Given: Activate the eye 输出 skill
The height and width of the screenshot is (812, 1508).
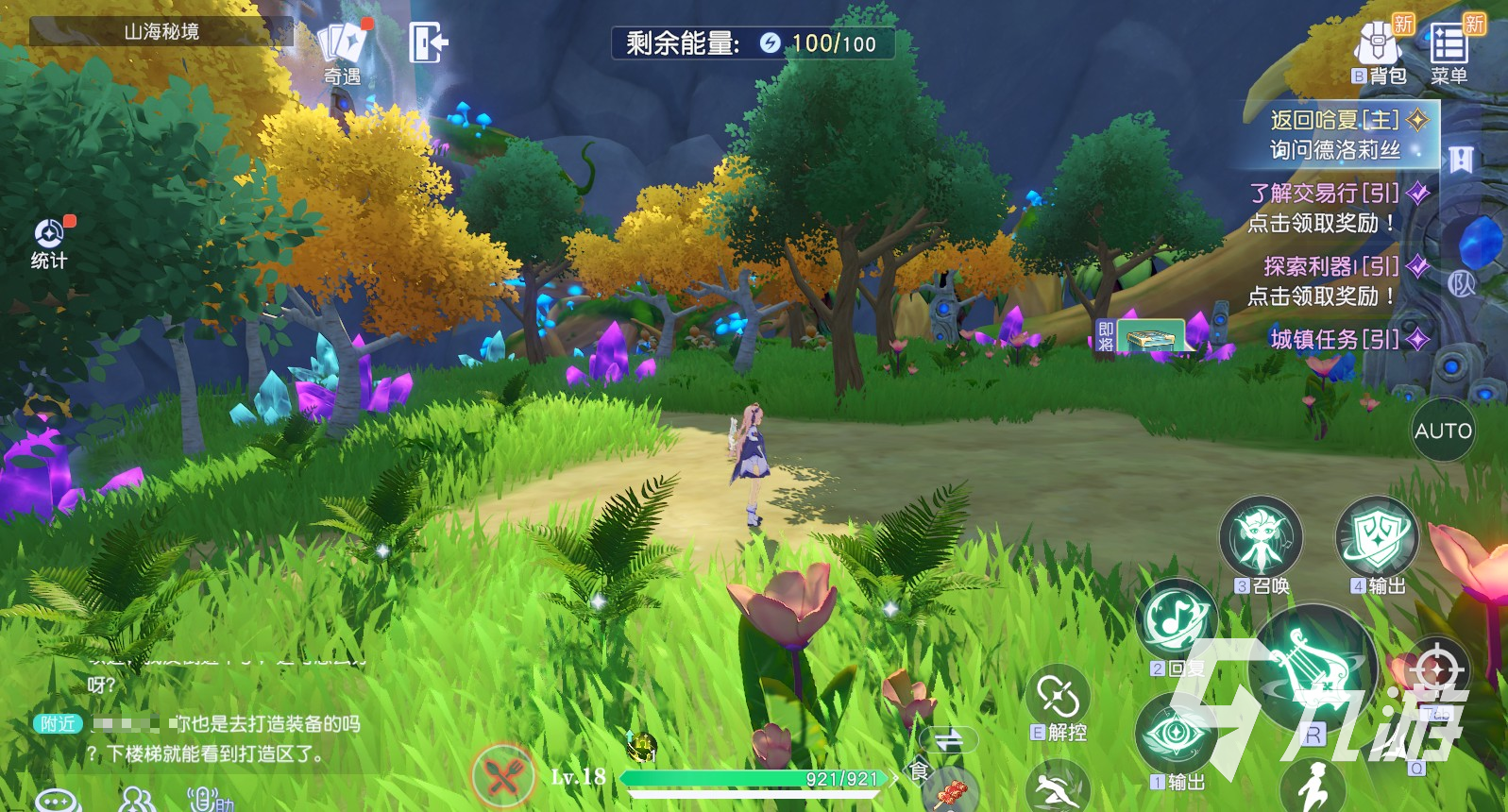Looking at the screenshot, I should click(x=1176, y=735).
